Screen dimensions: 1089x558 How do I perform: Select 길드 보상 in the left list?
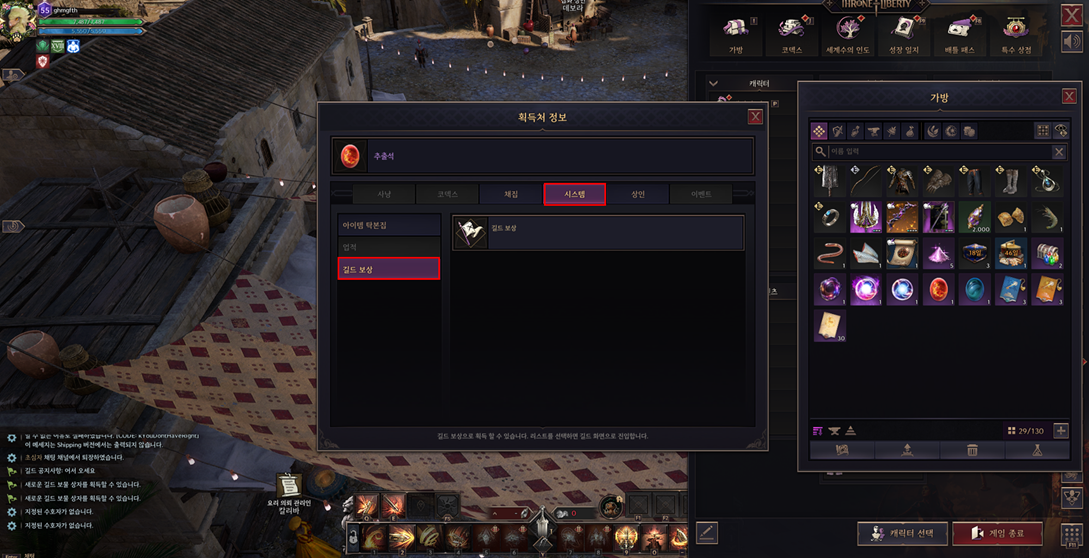coord(389,269)
